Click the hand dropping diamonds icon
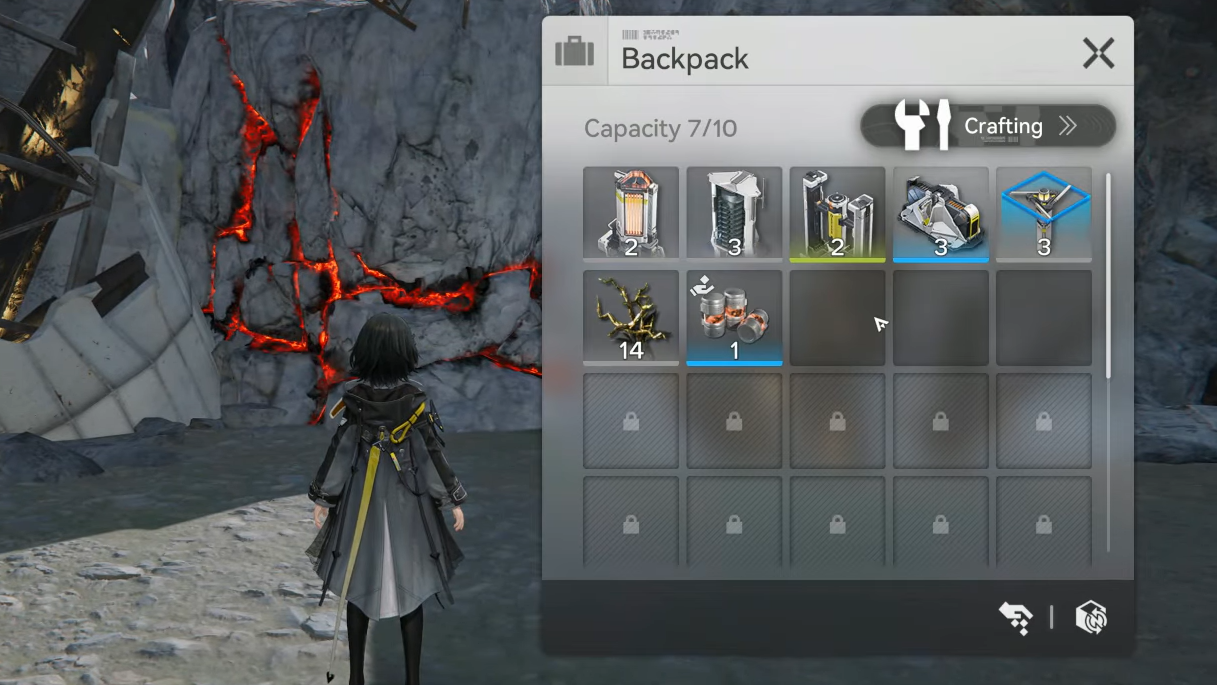Screen dimensions: 1217x685 1015,618
